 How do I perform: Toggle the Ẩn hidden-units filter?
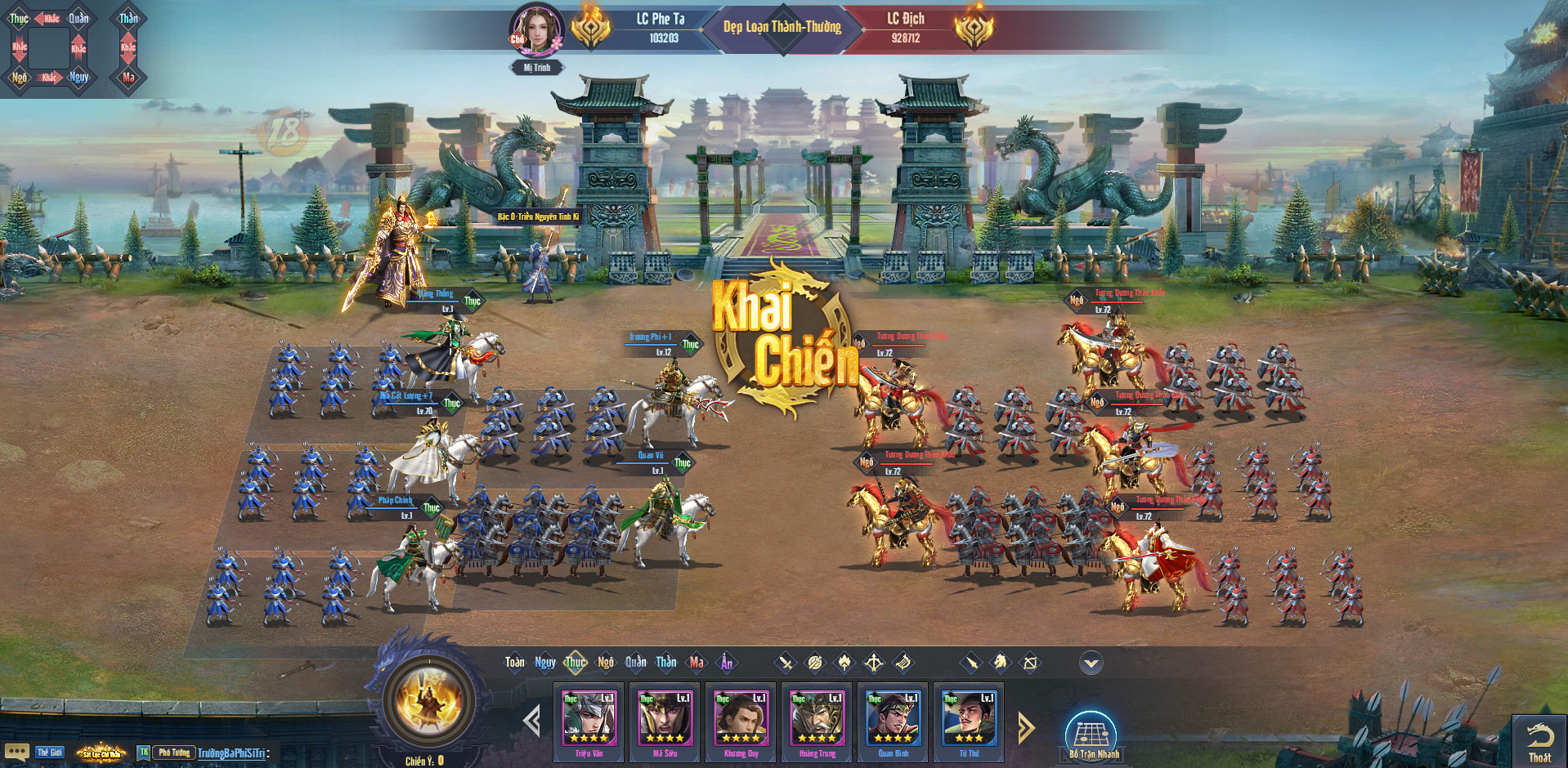pos(727,663)
